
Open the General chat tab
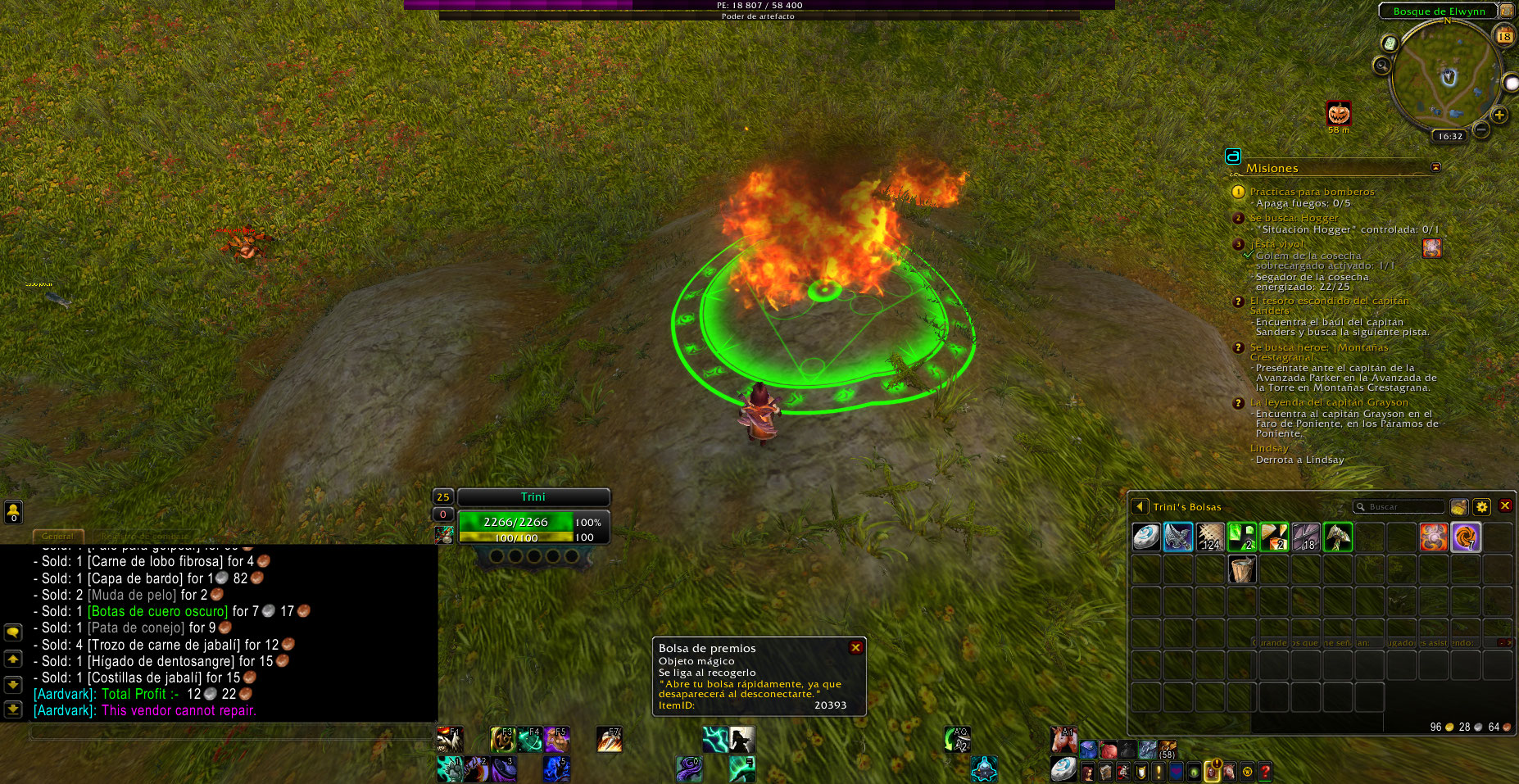57,537
